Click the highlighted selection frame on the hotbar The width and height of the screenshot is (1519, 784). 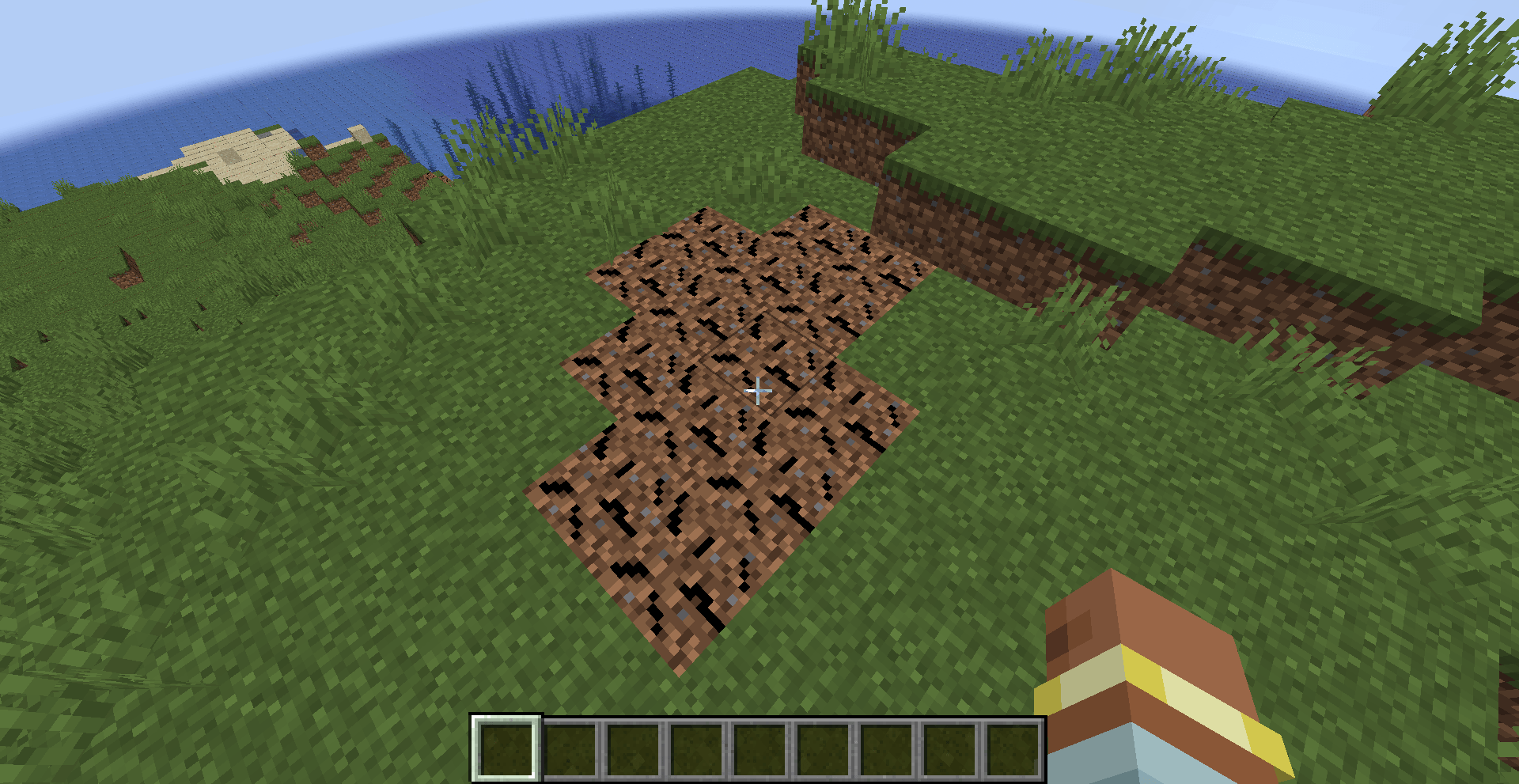point(505,748)
